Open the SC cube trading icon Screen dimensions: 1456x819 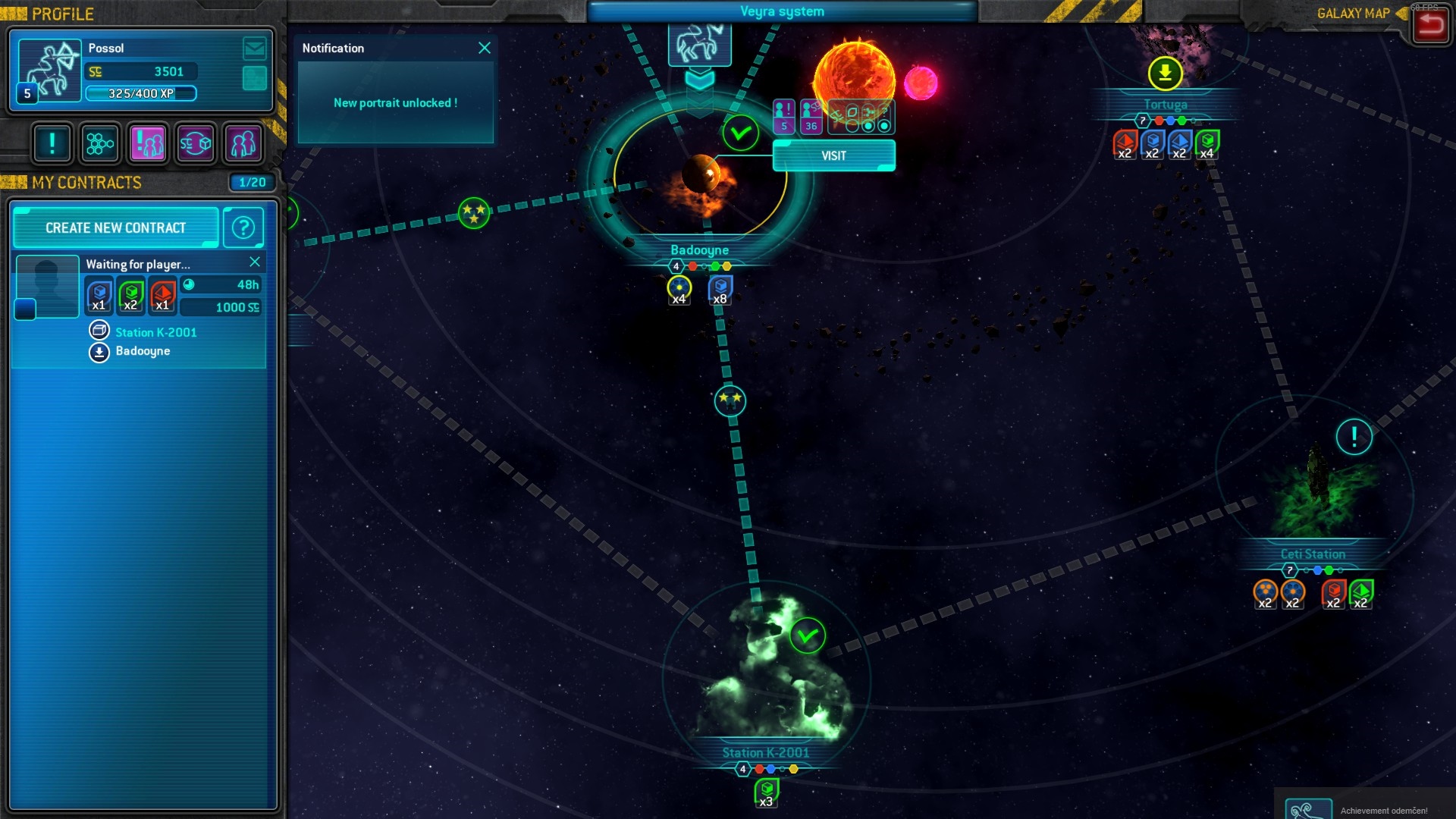(195, 143)
